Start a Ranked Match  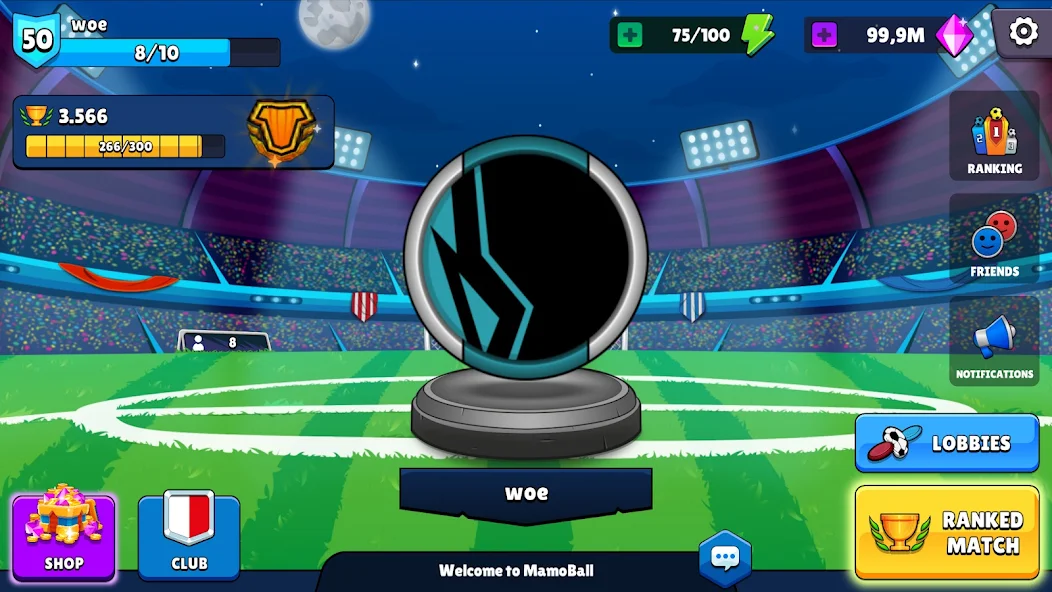(x=946, y=532)
